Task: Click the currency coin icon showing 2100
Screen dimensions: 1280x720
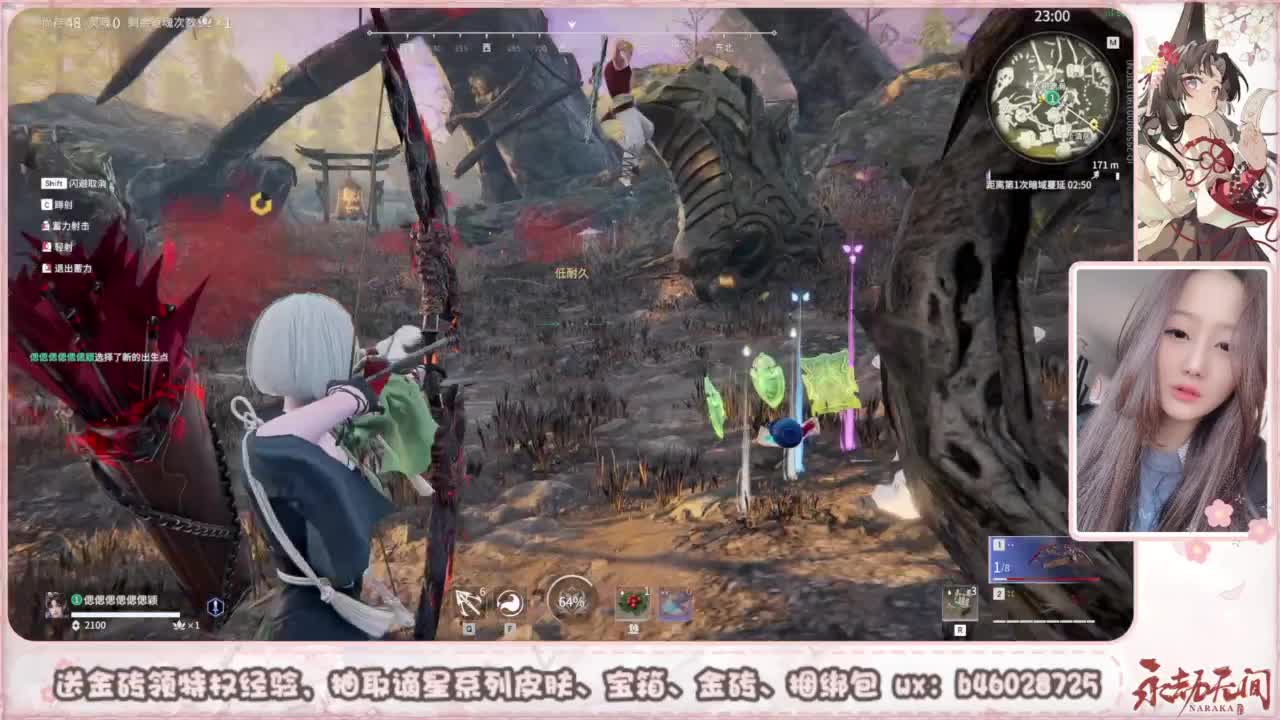Action: [75, 625]
